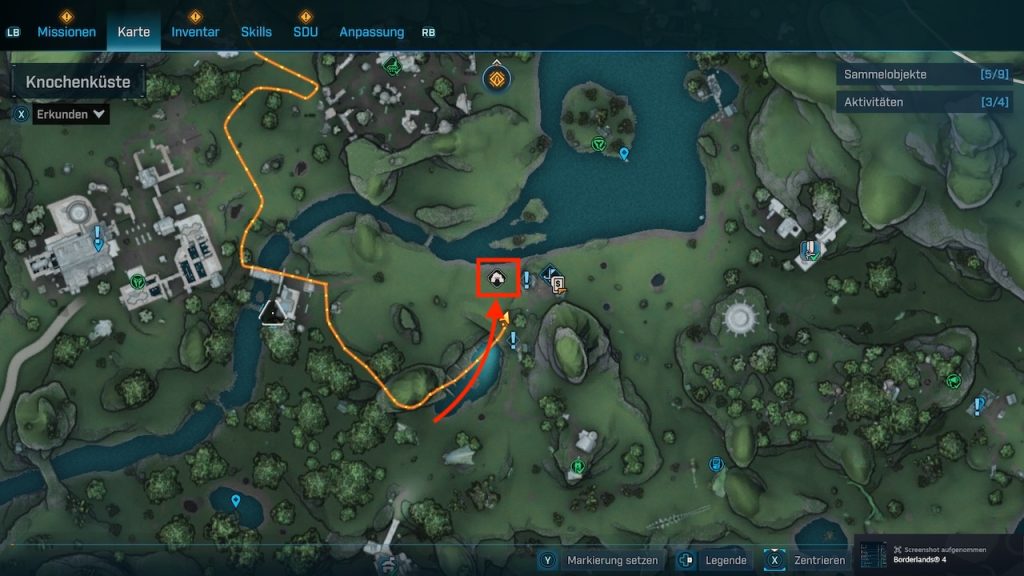Image resolution: width=1024 pixels, height=576 pixels.
Task: Click the Knochenküste region label
Action: point(78,82)
